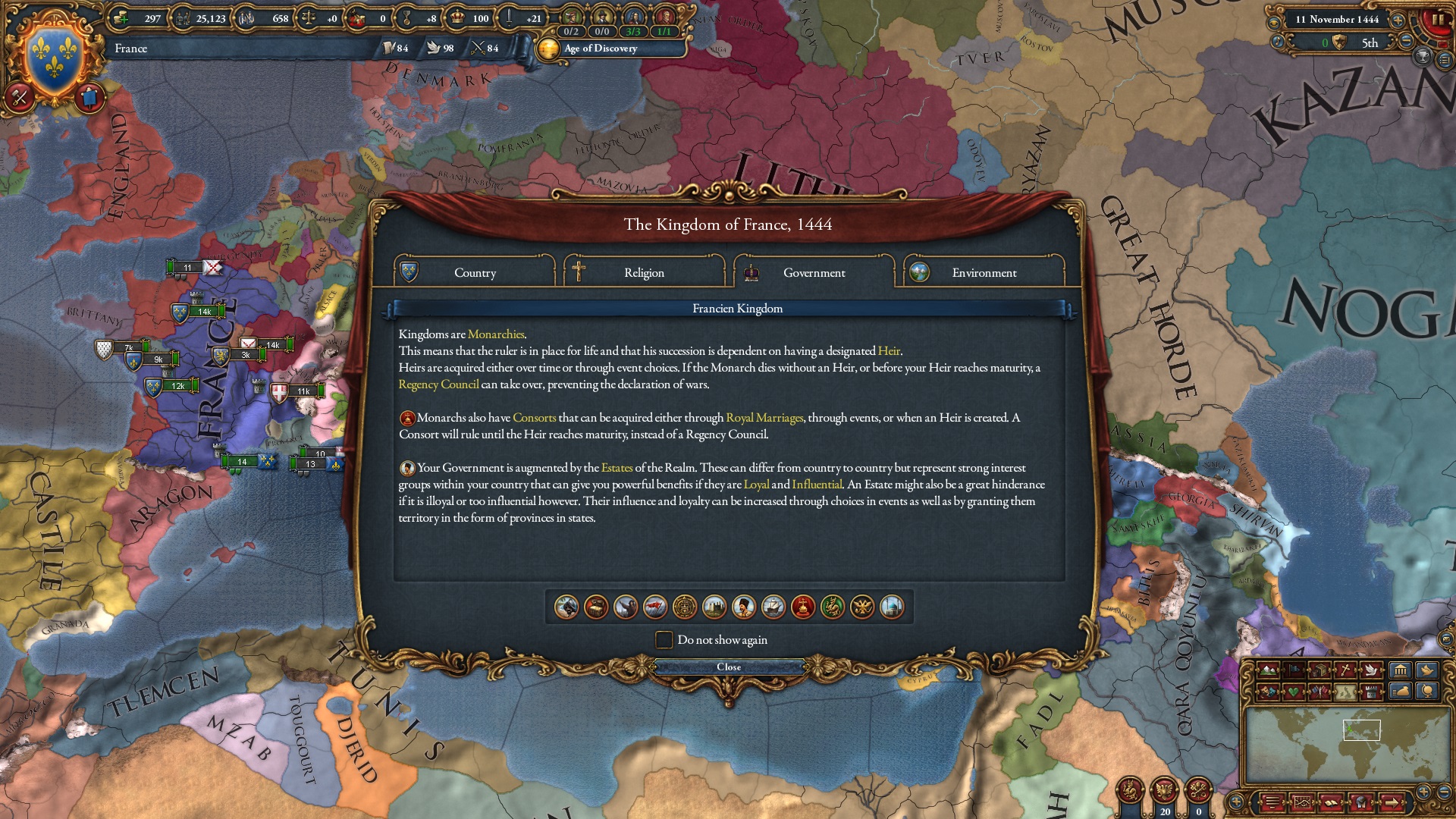The width and height of the screenshot is (1456, 819).
Task: Open the religious mapmode with the cross icon
Action: [1347, 669]
